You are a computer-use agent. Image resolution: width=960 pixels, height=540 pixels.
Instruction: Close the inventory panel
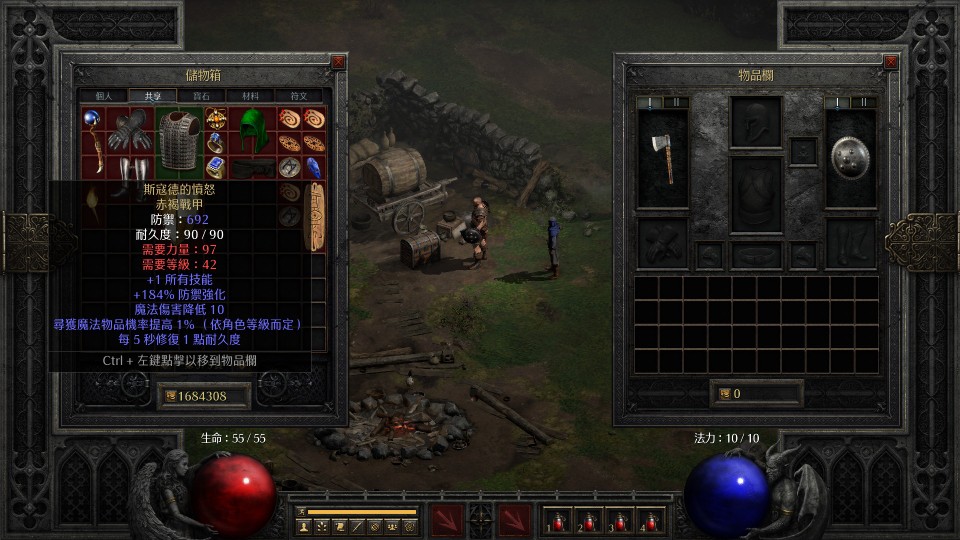(891, 62)
